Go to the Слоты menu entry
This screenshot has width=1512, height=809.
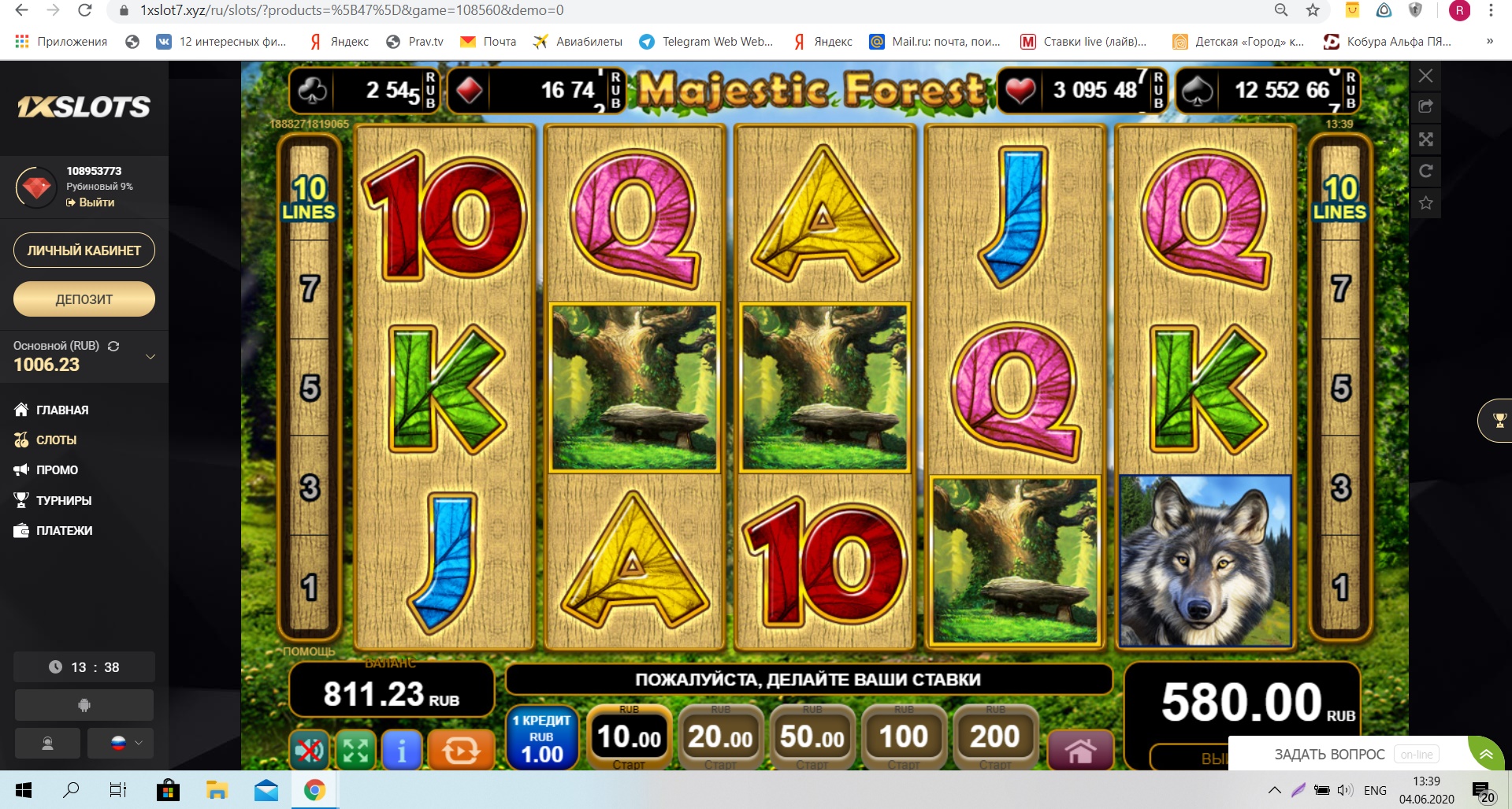(56, 440)
